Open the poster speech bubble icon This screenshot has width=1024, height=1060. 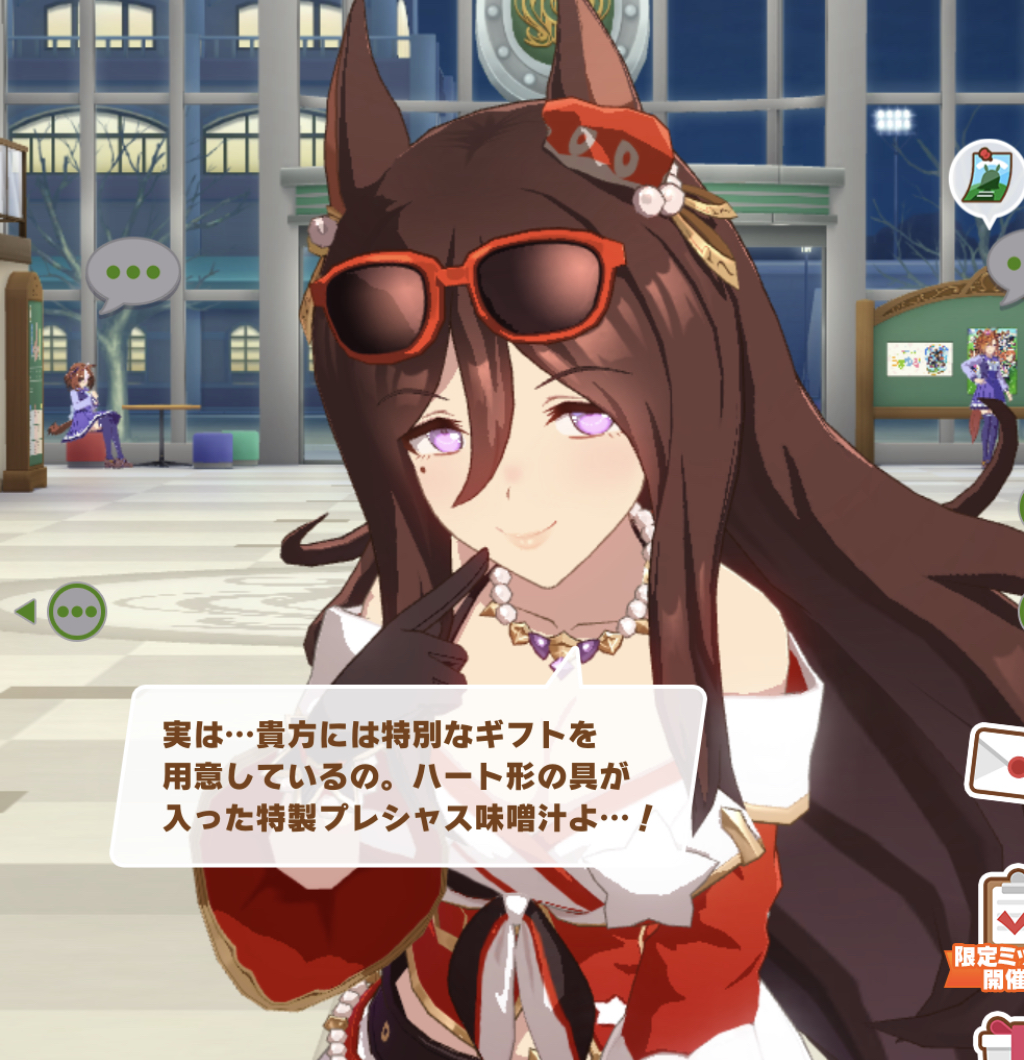(x=986, y=181)
